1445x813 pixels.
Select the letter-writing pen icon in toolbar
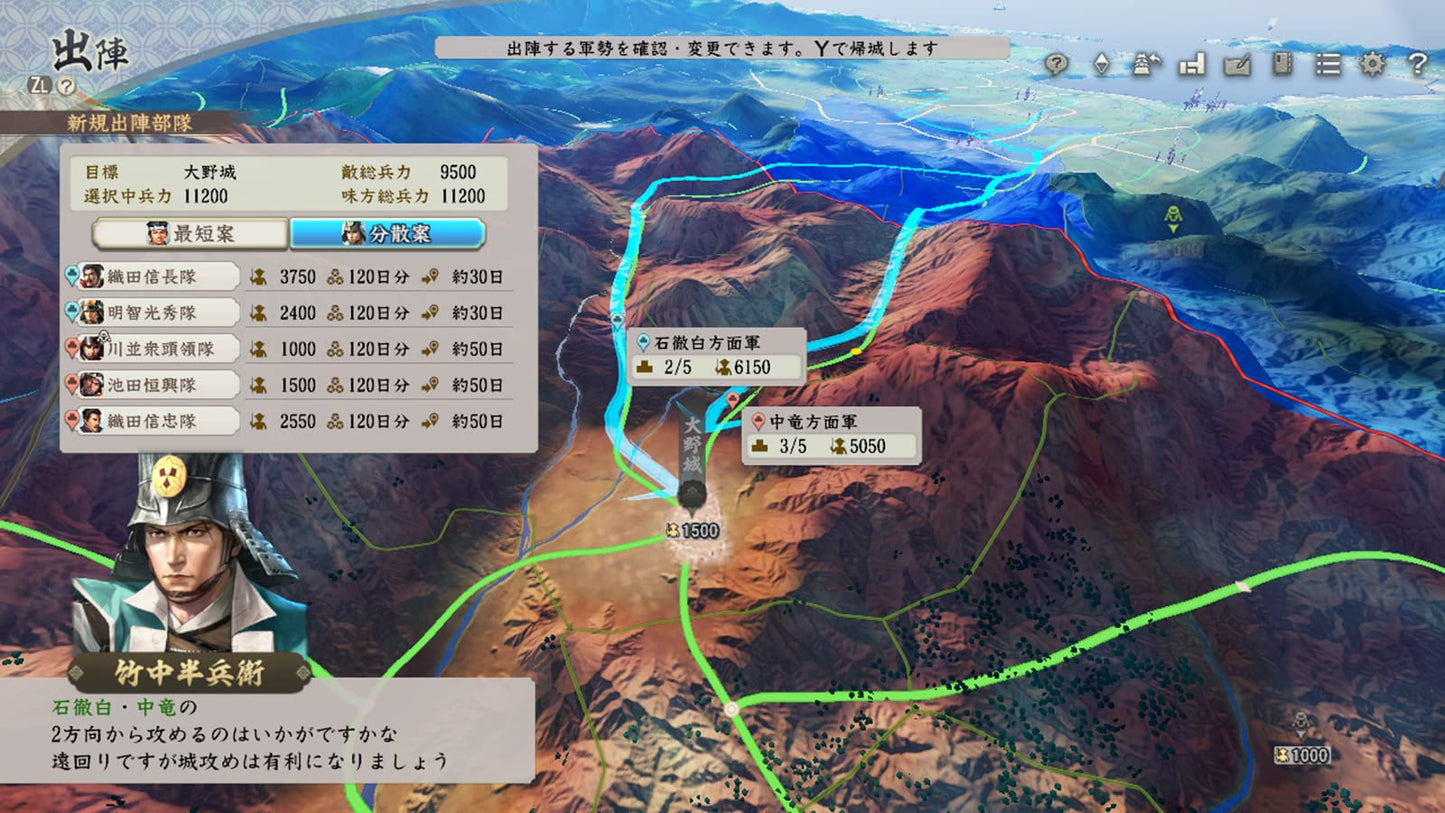1236,65
